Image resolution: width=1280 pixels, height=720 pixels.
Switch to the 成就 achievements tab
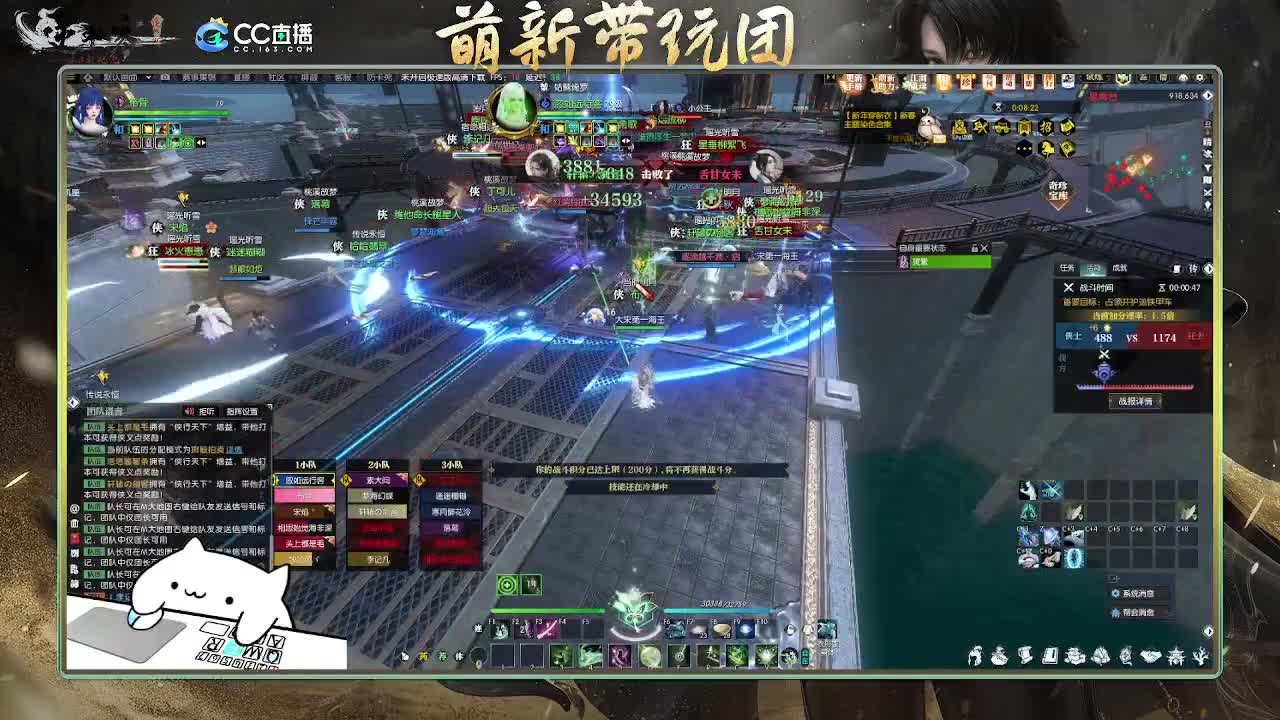1121,267
